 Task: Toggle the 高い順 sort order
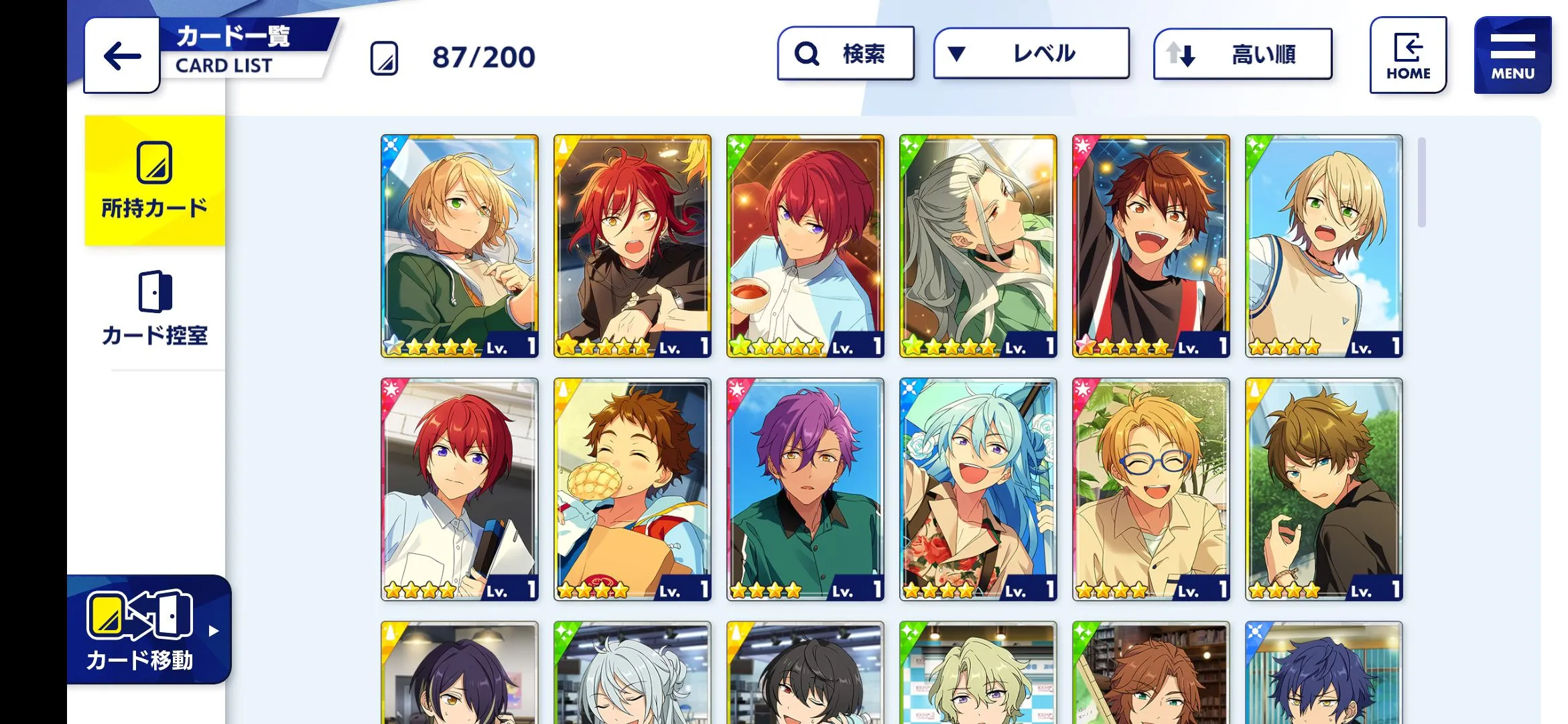[x=1242, y=54]
